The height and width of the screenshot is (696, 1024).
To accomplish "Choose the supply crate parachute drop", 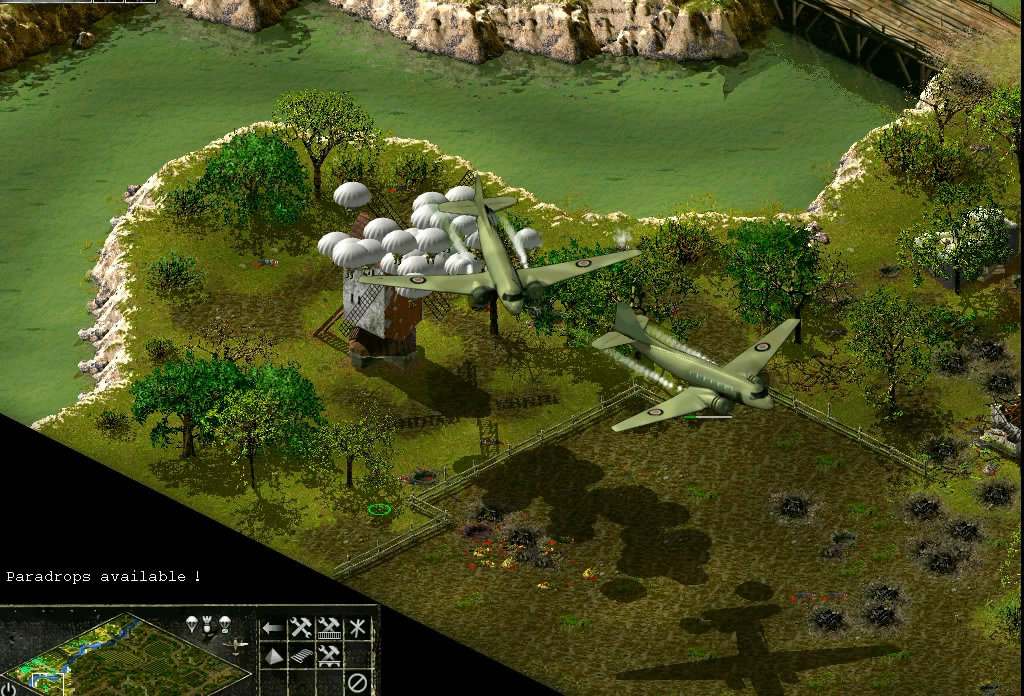I will pyautogui.click(x=225, y=624).
